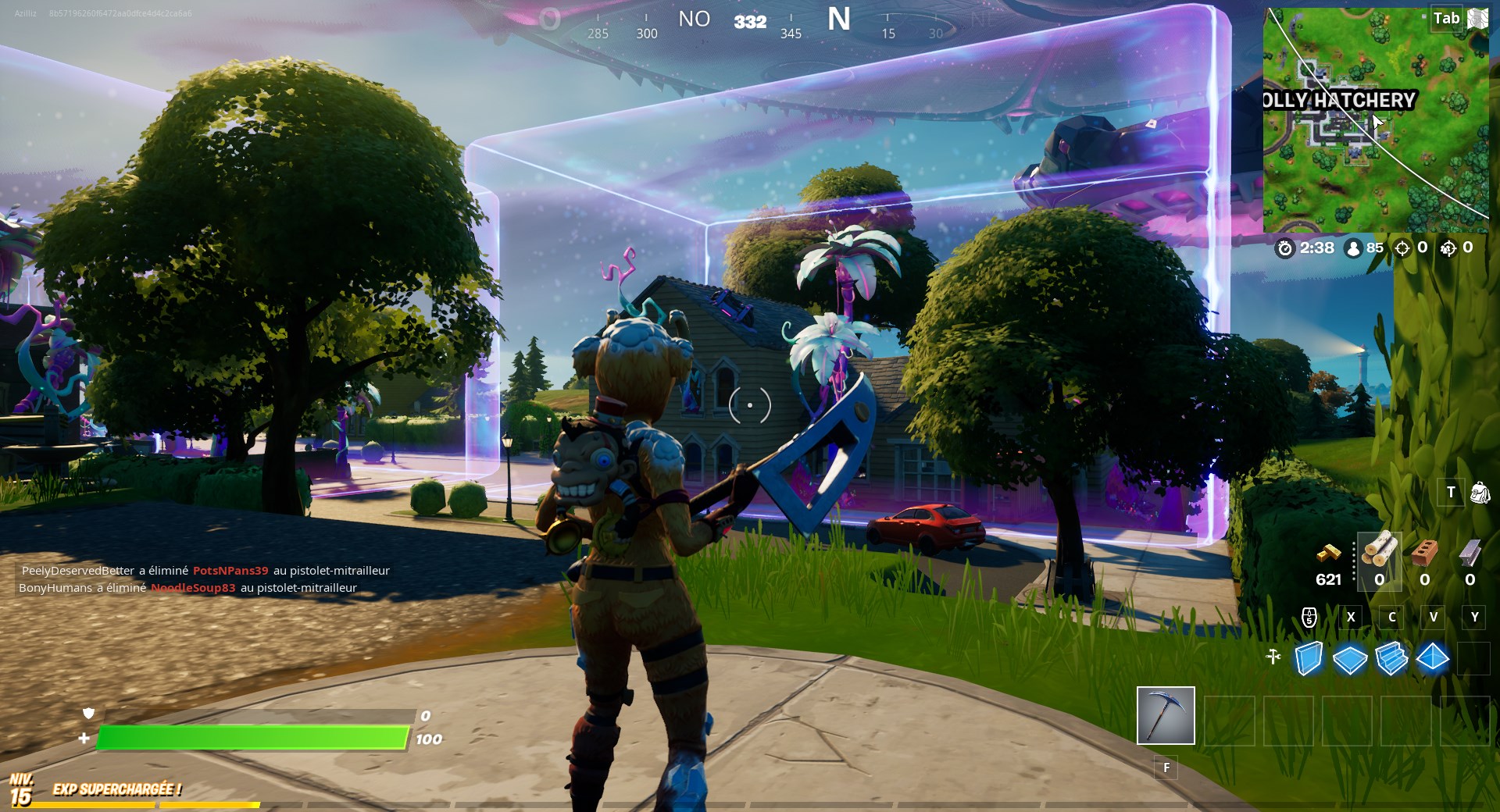This screenshot has height=812, width=1500.
Task: Toggle the roof build piece bound to Y
Action: pyautogui.click(x=1434, y=658)
